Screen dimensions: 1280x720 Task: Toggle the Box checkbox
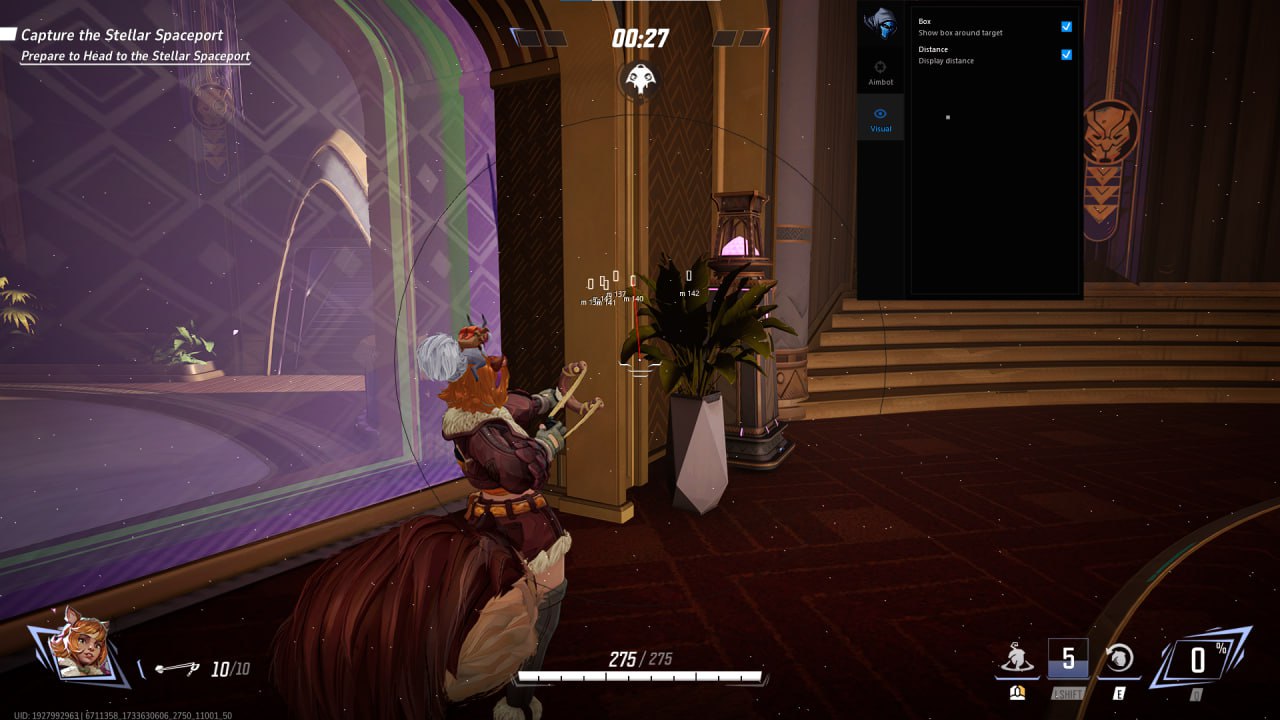pyautogui.click(x=1066, y=27)
